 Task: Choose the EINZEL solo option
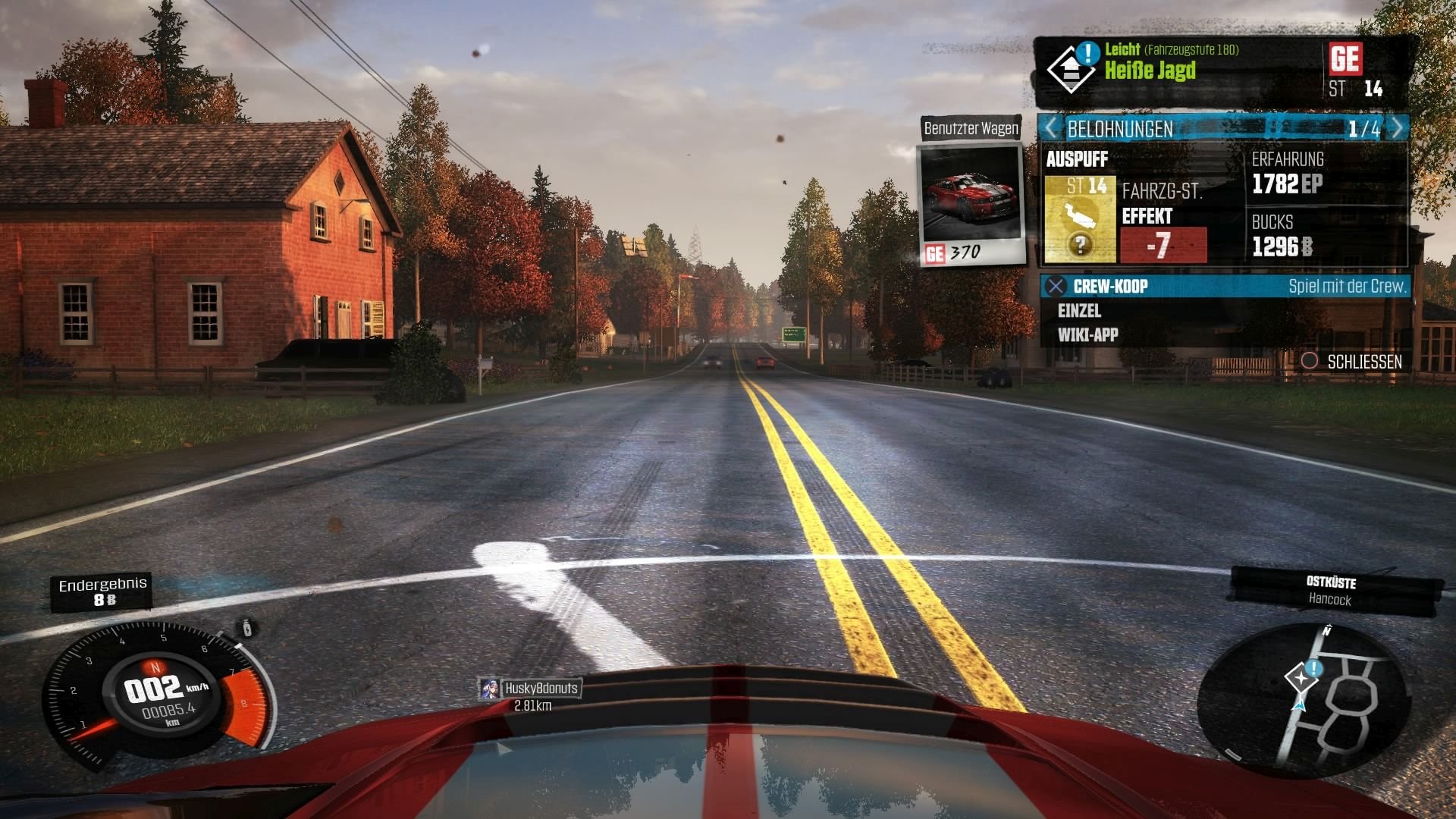pyautogui.click(x=1079, y=311)
